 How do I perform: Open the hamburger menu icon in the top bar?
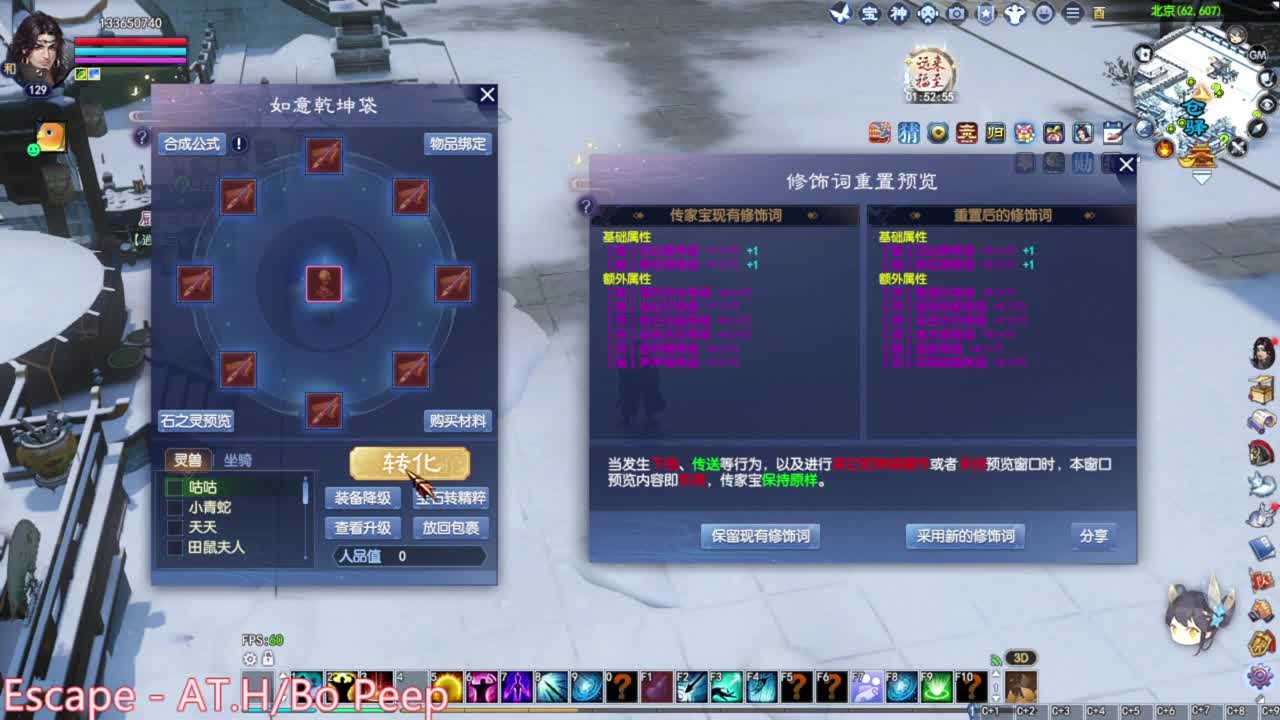1072,14
